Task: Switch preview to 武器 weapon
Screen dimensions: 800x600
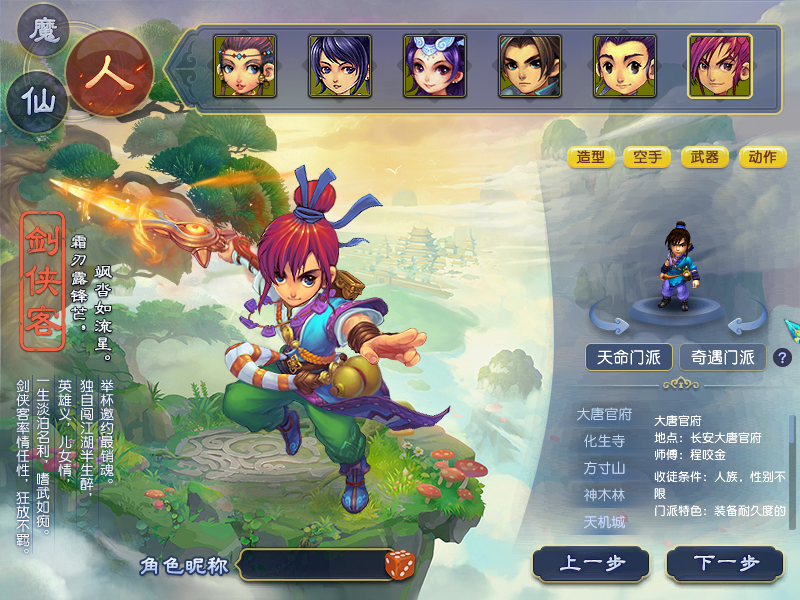Action: coord(704,157)
